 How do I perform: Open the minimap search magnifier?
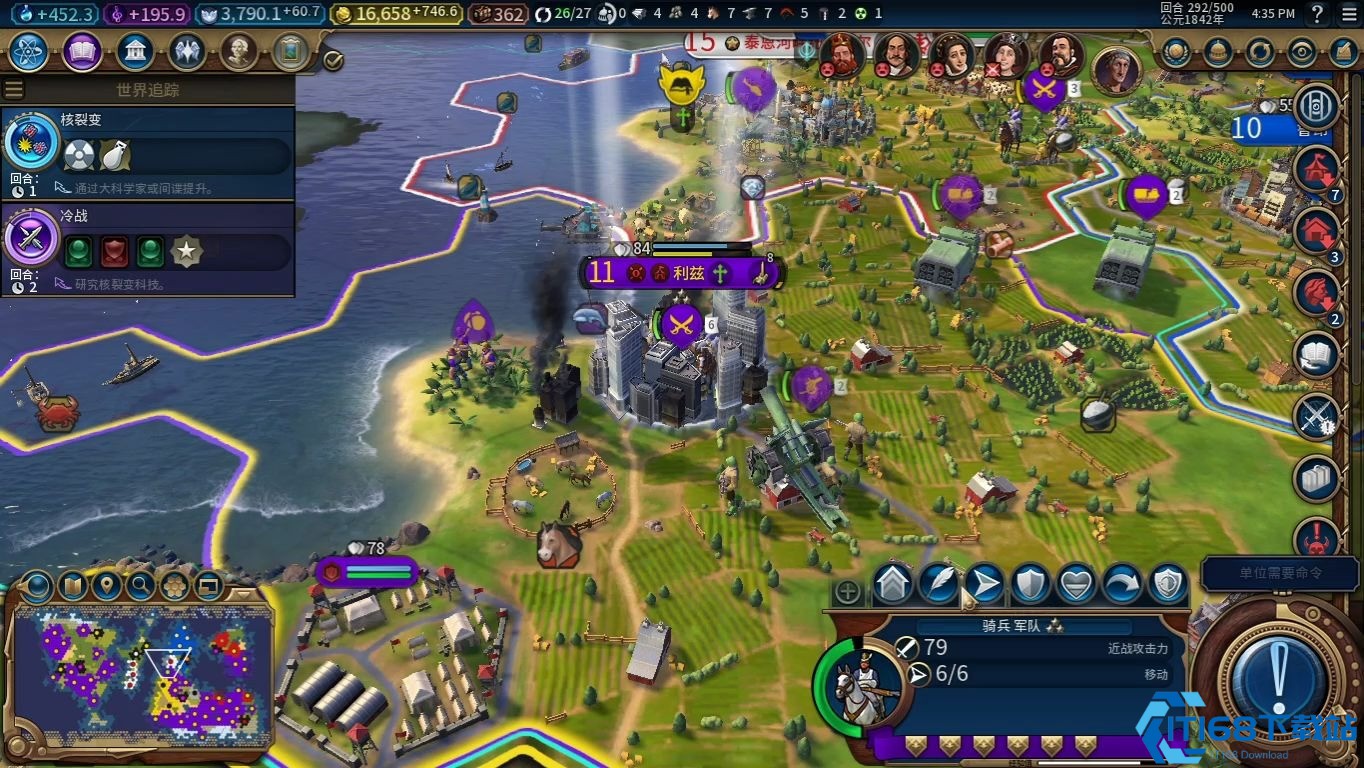[x=141, y=586]
